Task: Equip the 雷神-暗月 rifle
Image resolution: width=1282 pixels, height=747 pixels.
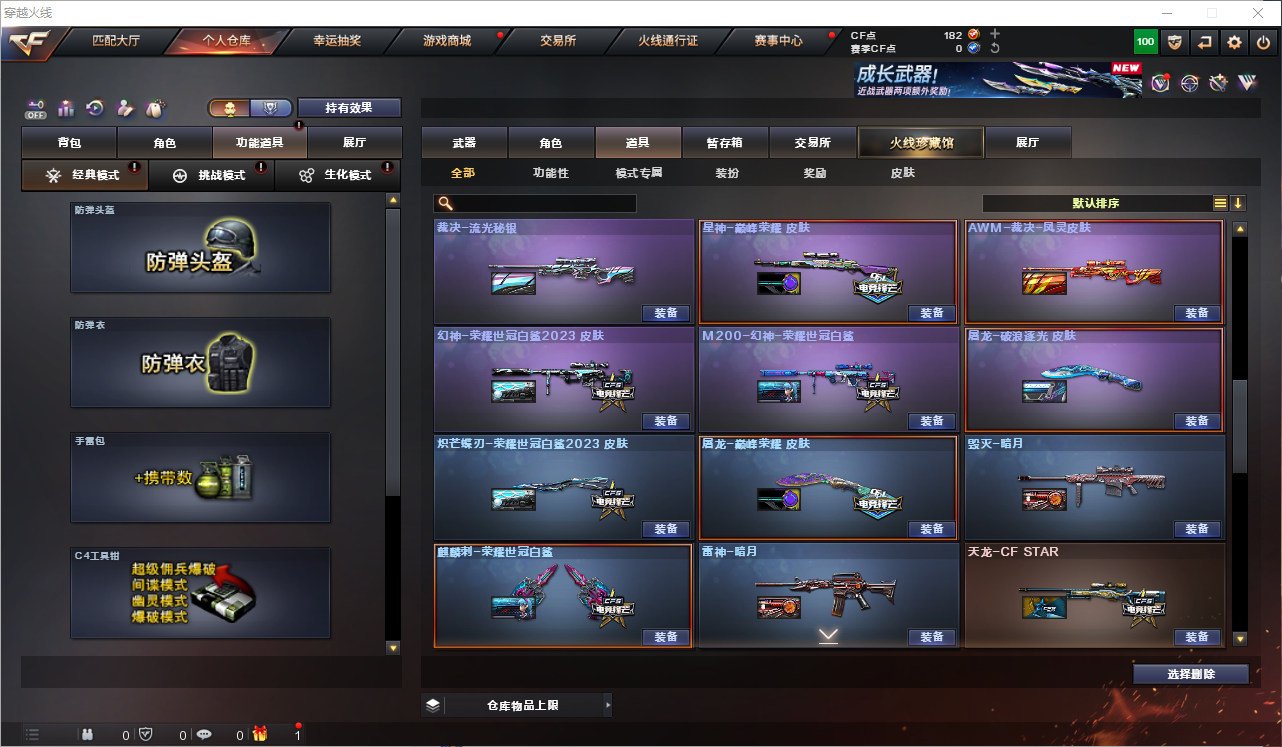Action: pos(931,637)
